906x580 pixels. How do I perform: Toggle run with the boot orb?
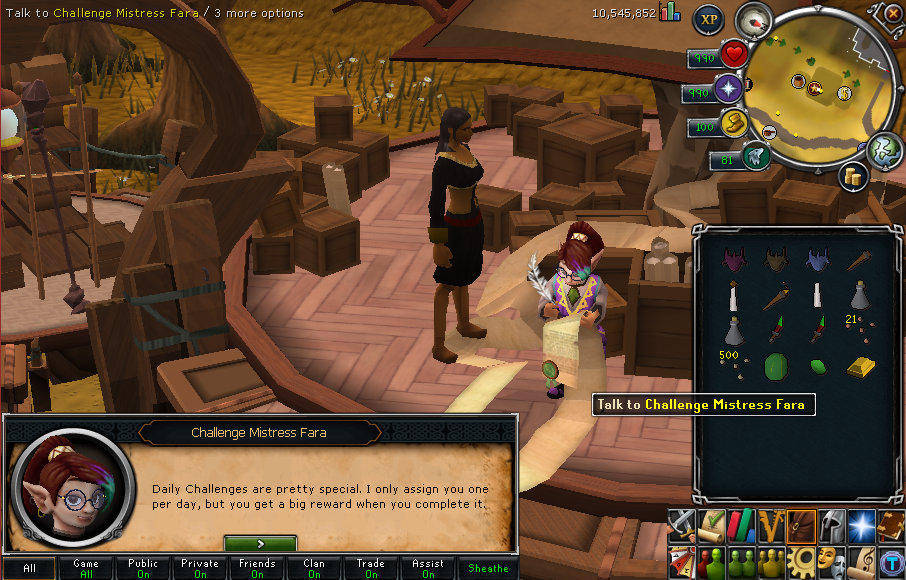(x=733, y=124)
